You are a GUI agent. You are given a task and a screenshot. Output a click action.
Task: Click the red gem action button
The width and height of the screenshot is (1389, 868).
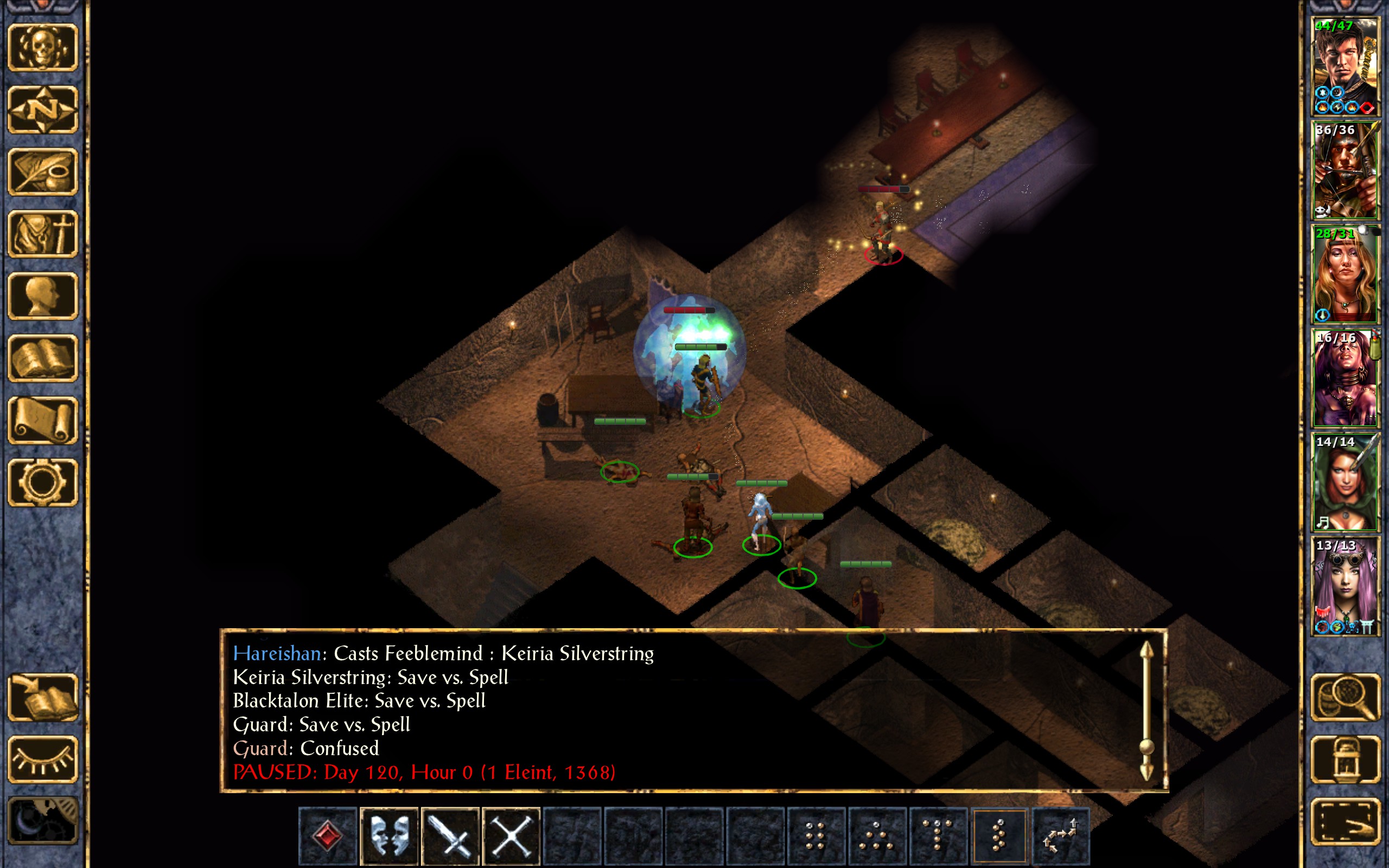(x=328, y=835)
